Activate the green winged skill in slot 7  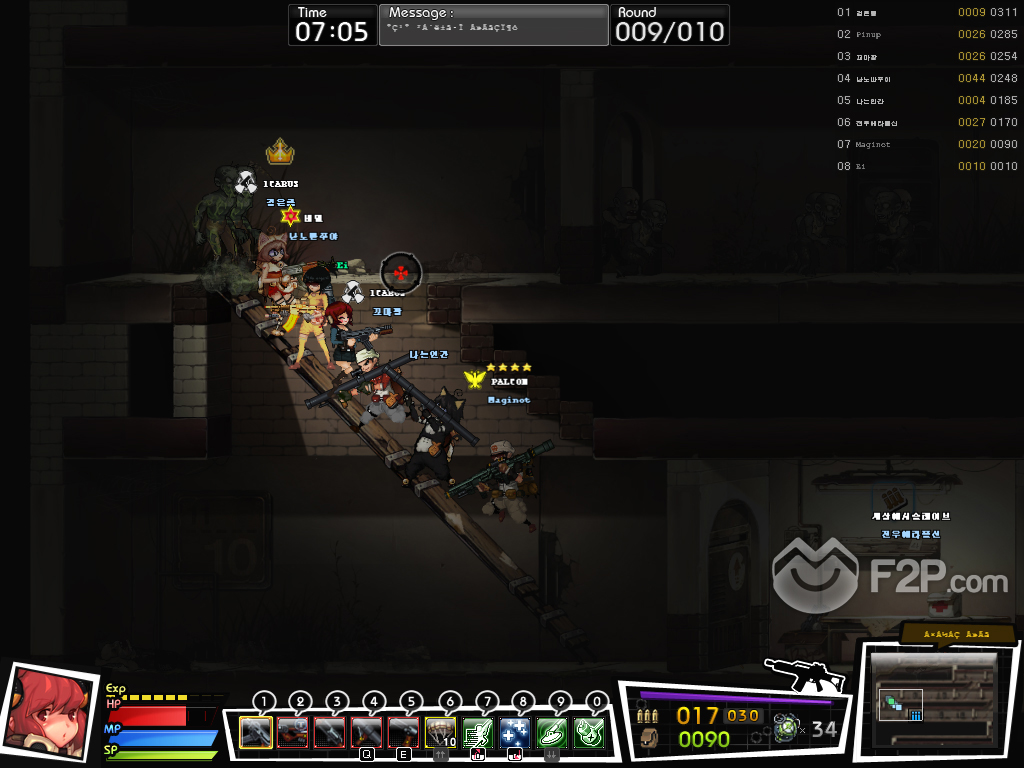coord(478,733)
